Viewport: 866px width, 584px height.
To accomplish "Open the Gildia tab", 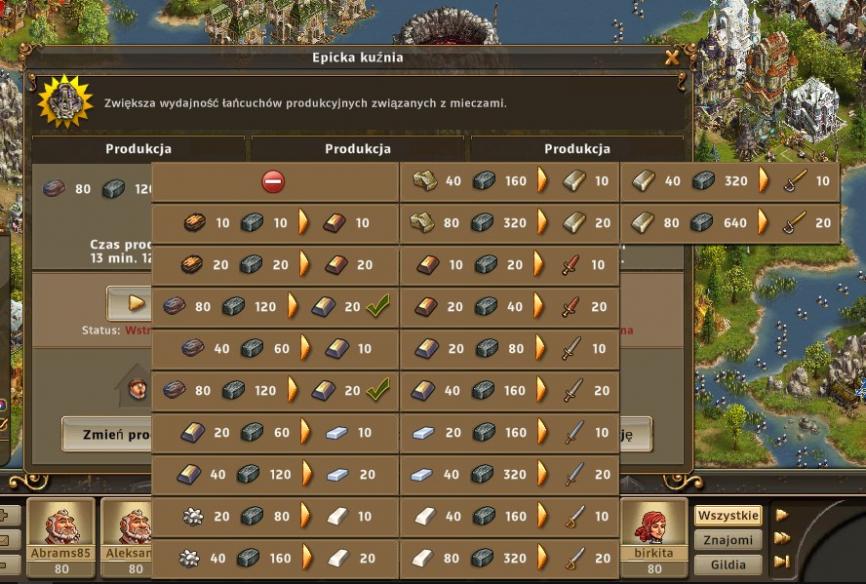I will click(727, 564).
